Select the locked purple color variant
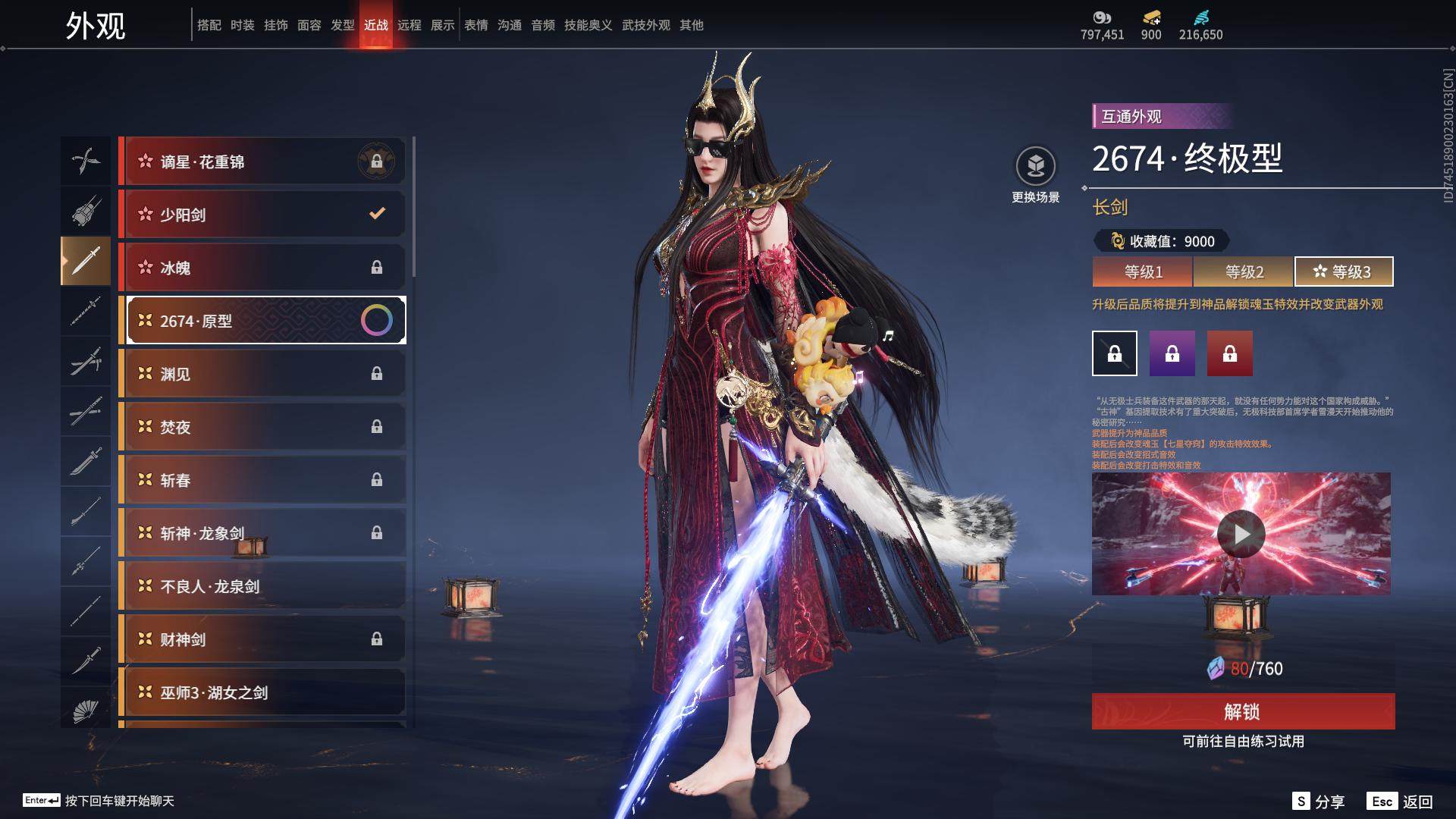The image size is (1456, 819). tap(1172, 353)
